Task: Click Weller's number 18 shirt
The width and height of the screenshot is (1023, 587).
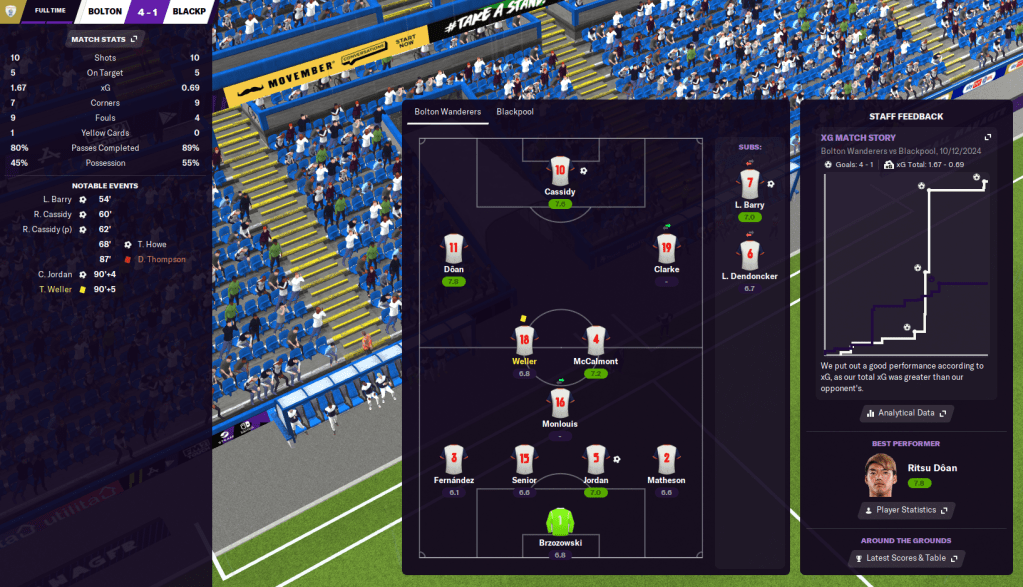Action: click(x=524, y=340)
